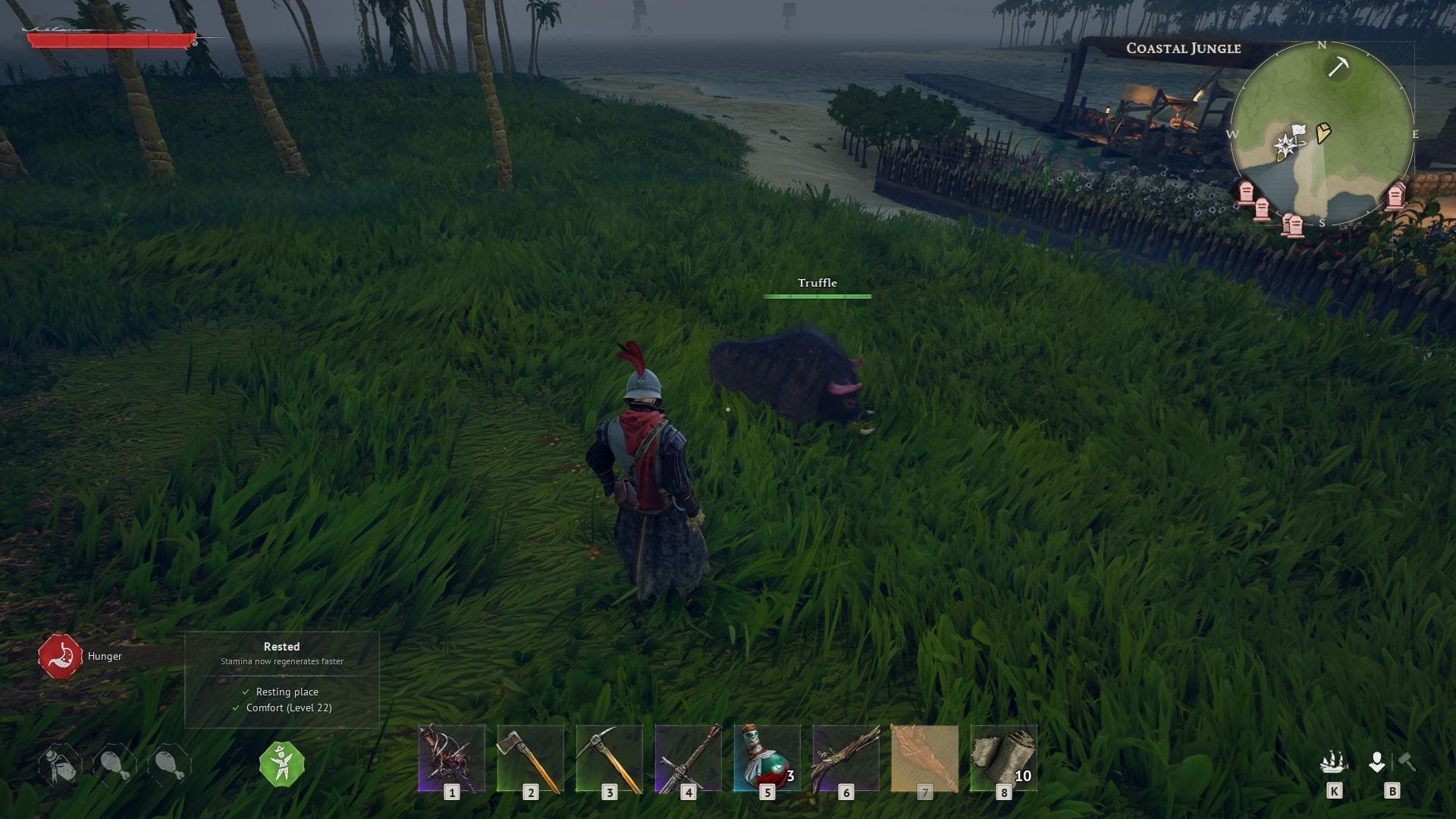Toggle the Resting place checkmark
Viewport: 1456px width, 819px height.
coord(246,692)
